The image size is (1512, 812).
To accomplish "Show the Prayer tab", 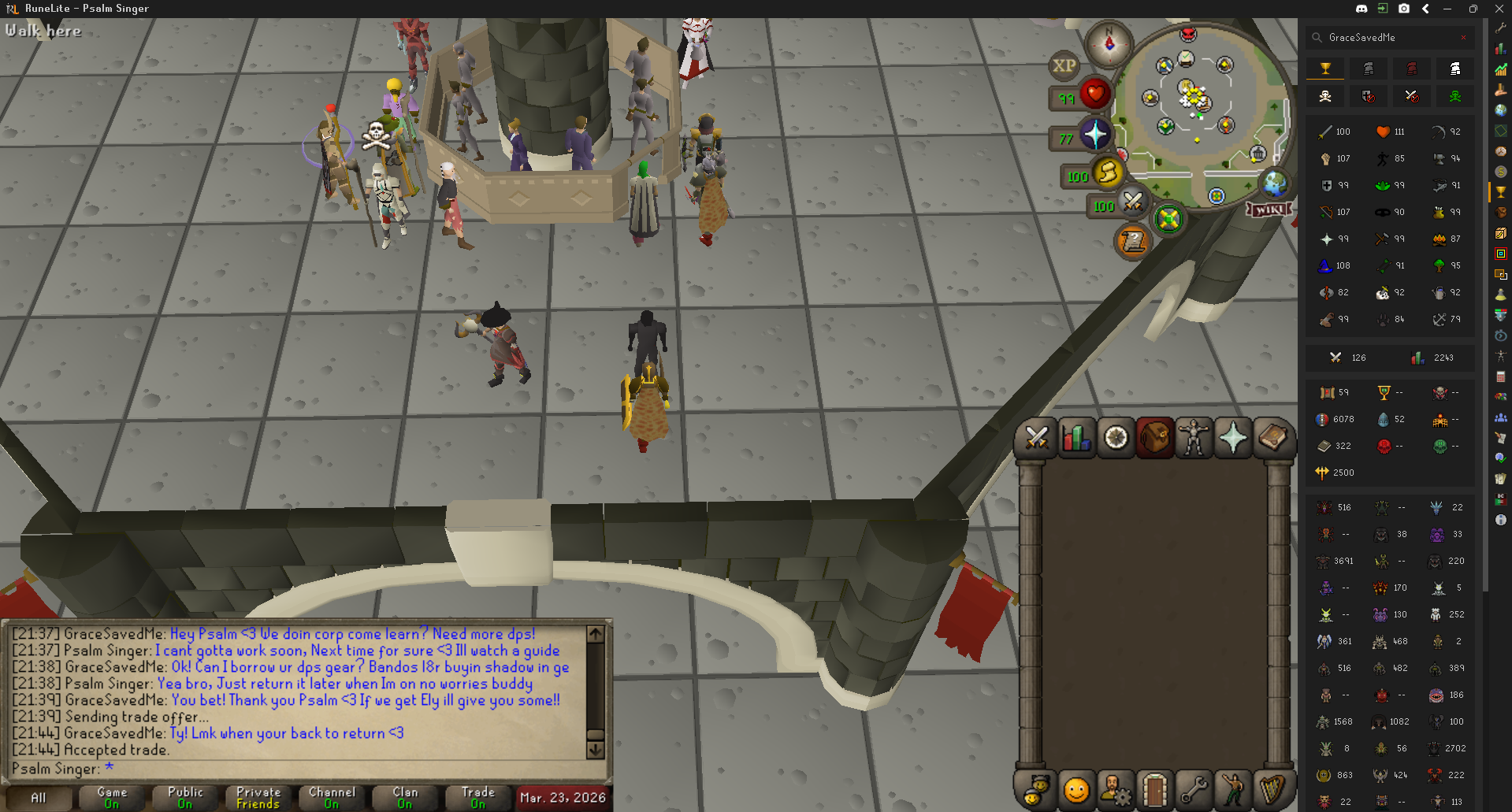I will pos(1233,439).
